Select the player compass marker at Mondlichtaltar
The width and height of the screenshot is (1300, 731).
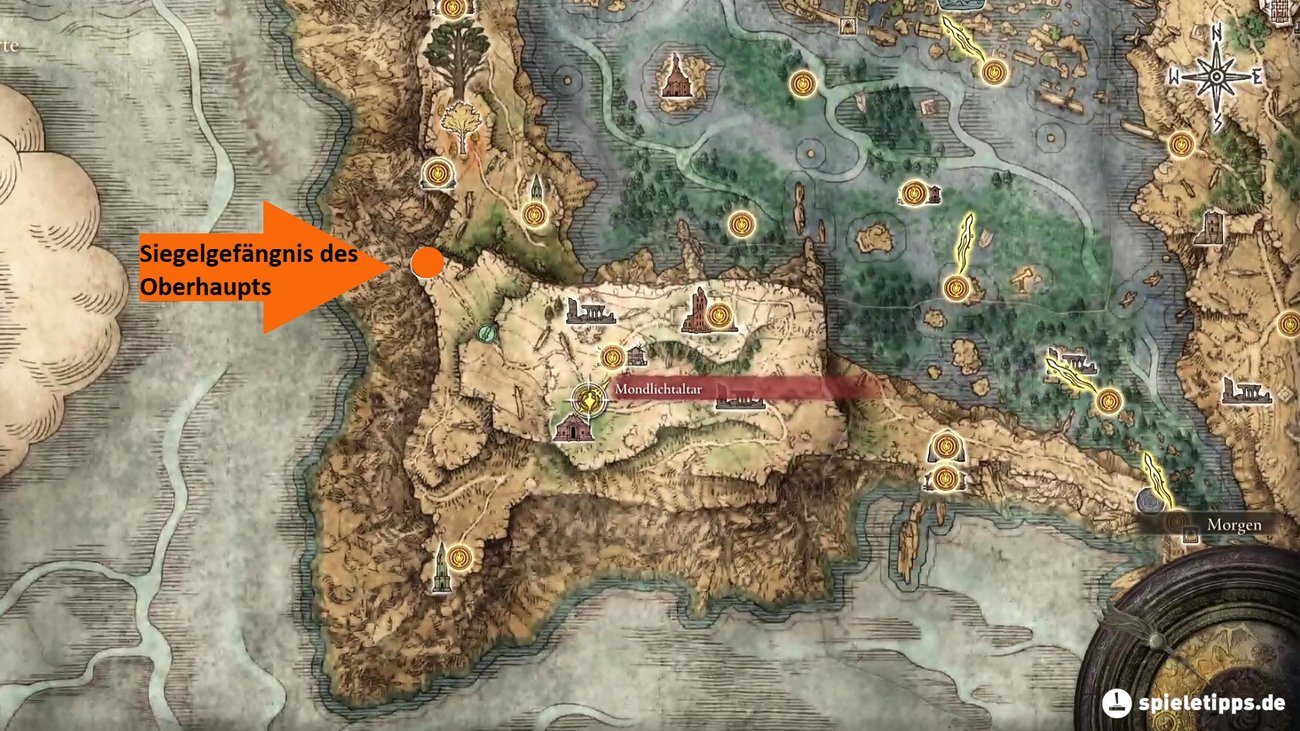click(x=587, y=399)
